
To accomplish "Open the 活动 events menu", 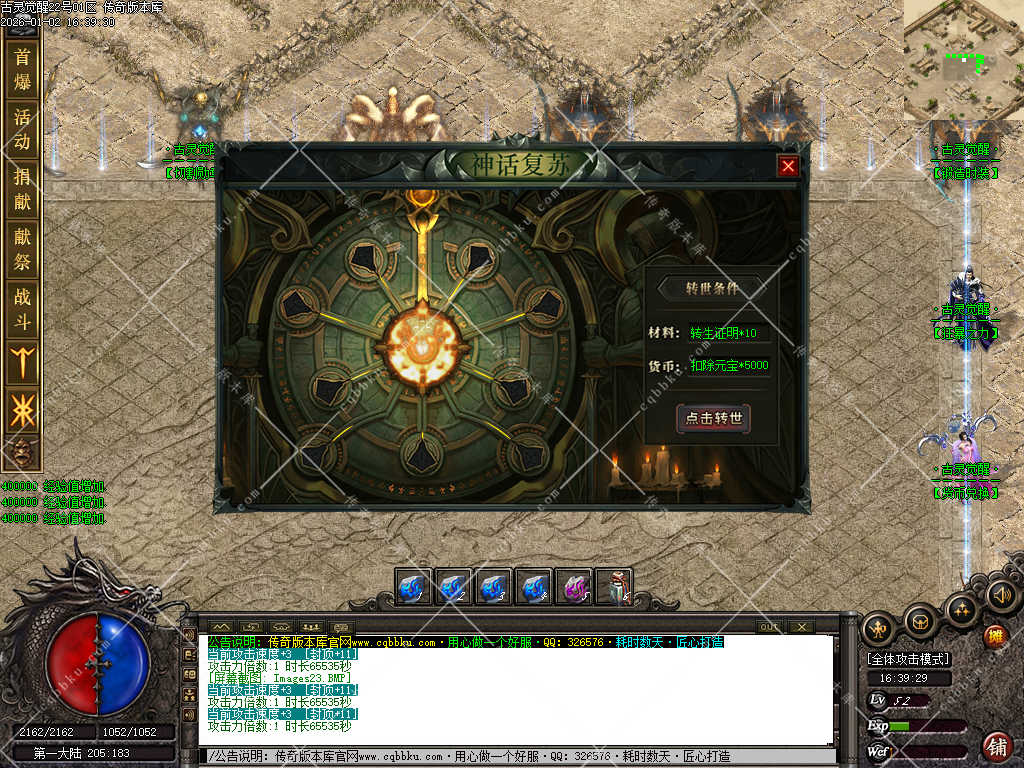I will tap(22, 129).
